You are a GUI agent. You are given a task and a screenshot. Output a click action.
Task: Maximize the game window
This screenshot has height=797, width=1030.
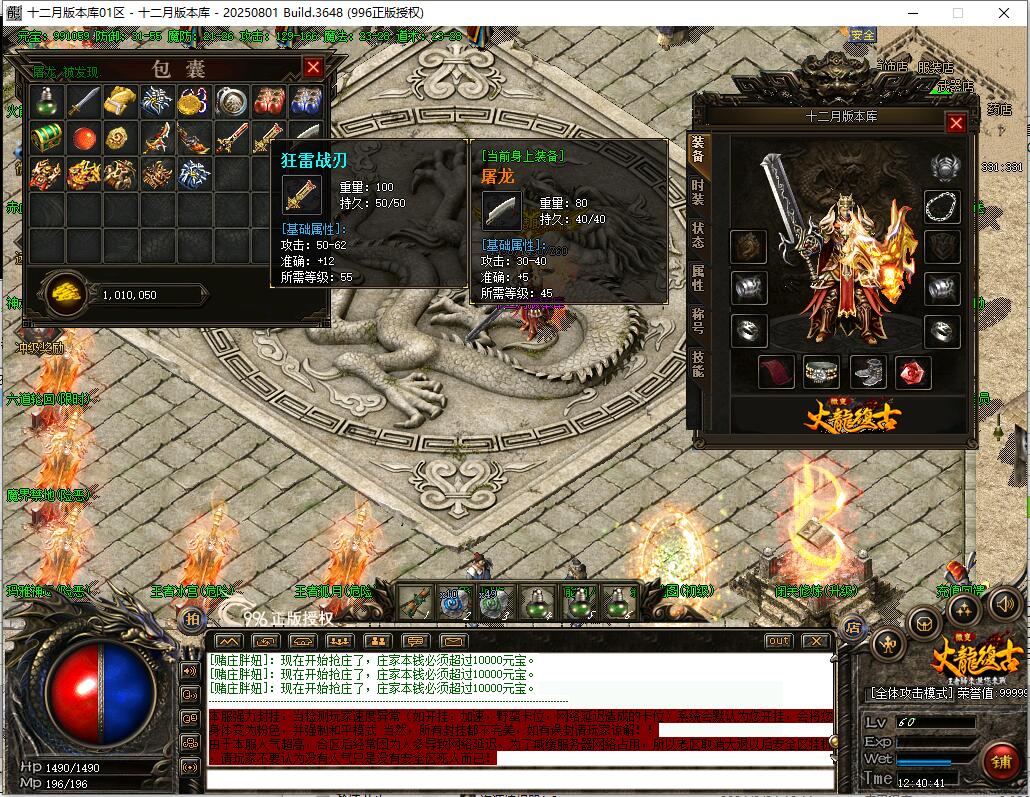click(957, 12)
